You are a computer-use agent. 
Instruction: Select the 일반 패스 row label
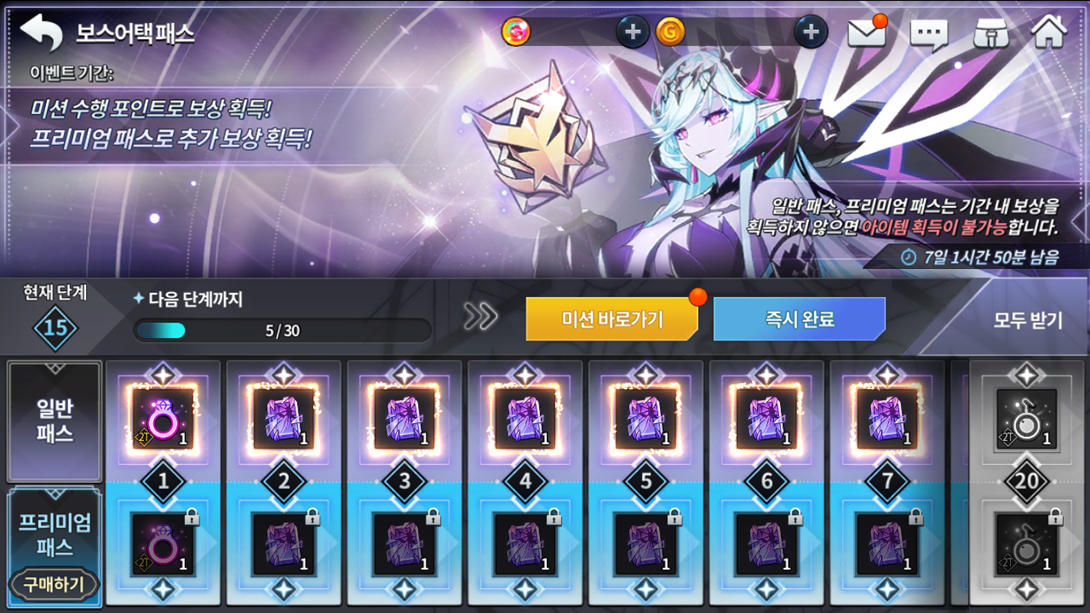pyautogui.click(x=54, y=421)
